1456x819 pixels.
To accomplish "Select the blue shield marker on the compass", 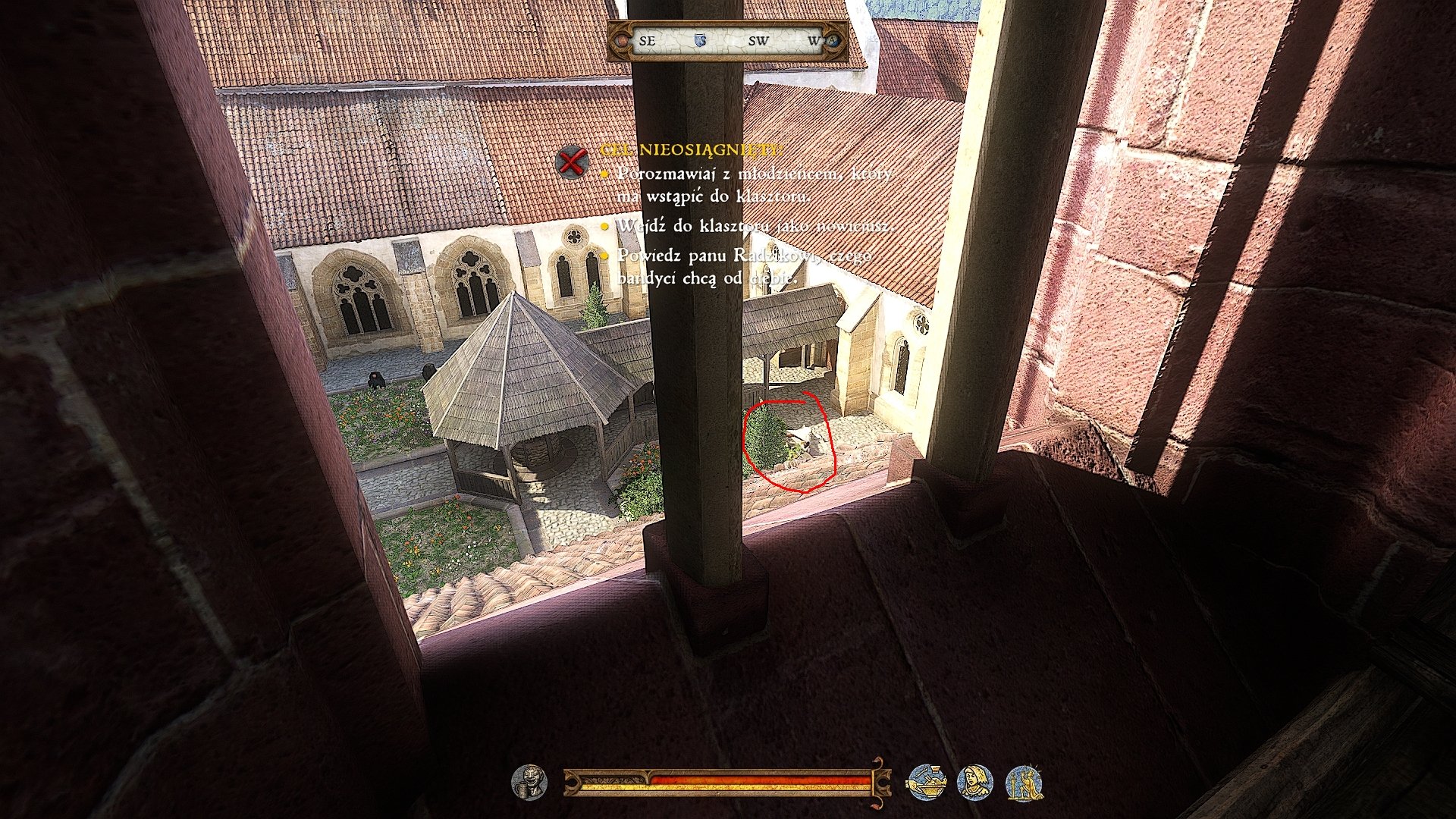I will 701,41.
